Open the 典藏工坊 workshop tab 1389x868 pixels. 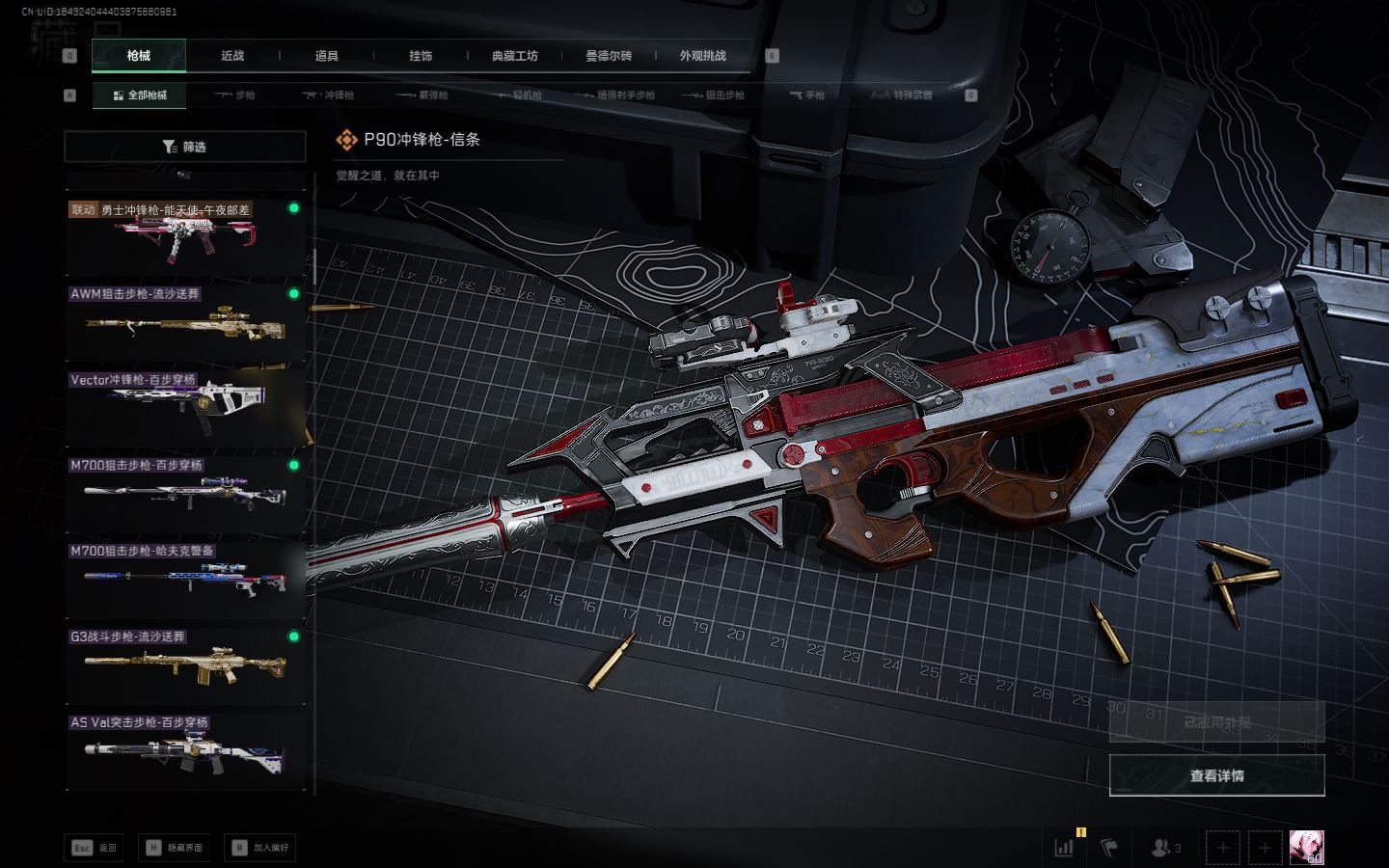tap(514, 56)
